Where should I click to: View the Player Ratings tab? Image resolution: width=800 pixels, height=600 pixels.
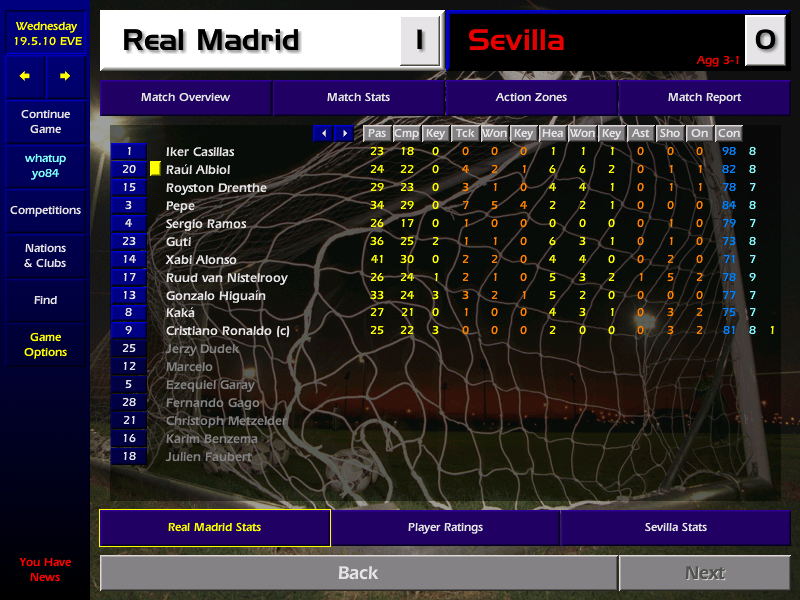(x=445, y=527)
